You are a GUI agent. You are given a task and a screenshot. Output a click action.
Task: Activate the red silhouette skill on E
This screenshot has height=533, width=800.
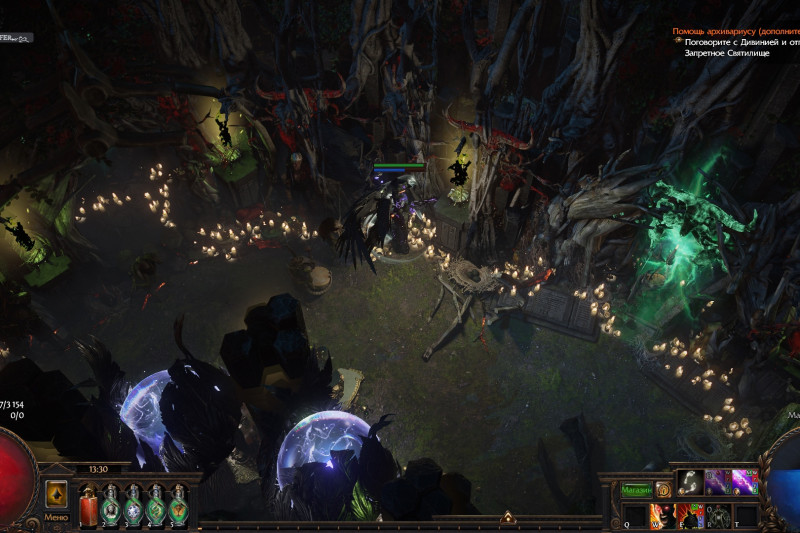[690, 516]
